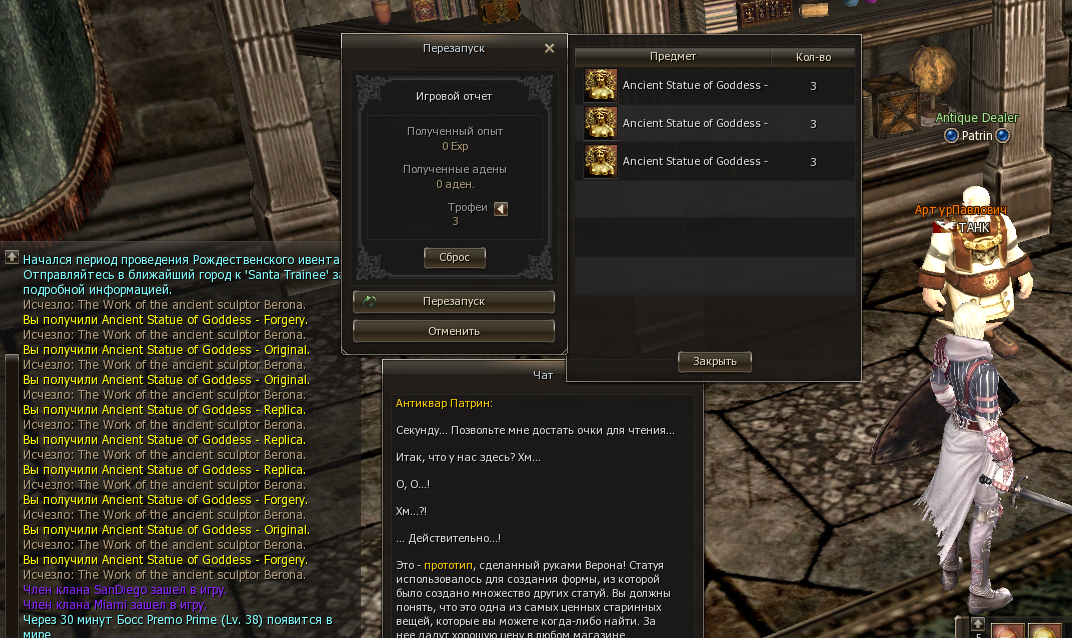Close the item list with Закрыть
Screen dimensions: 1072x638
click(x=714, y=361)
